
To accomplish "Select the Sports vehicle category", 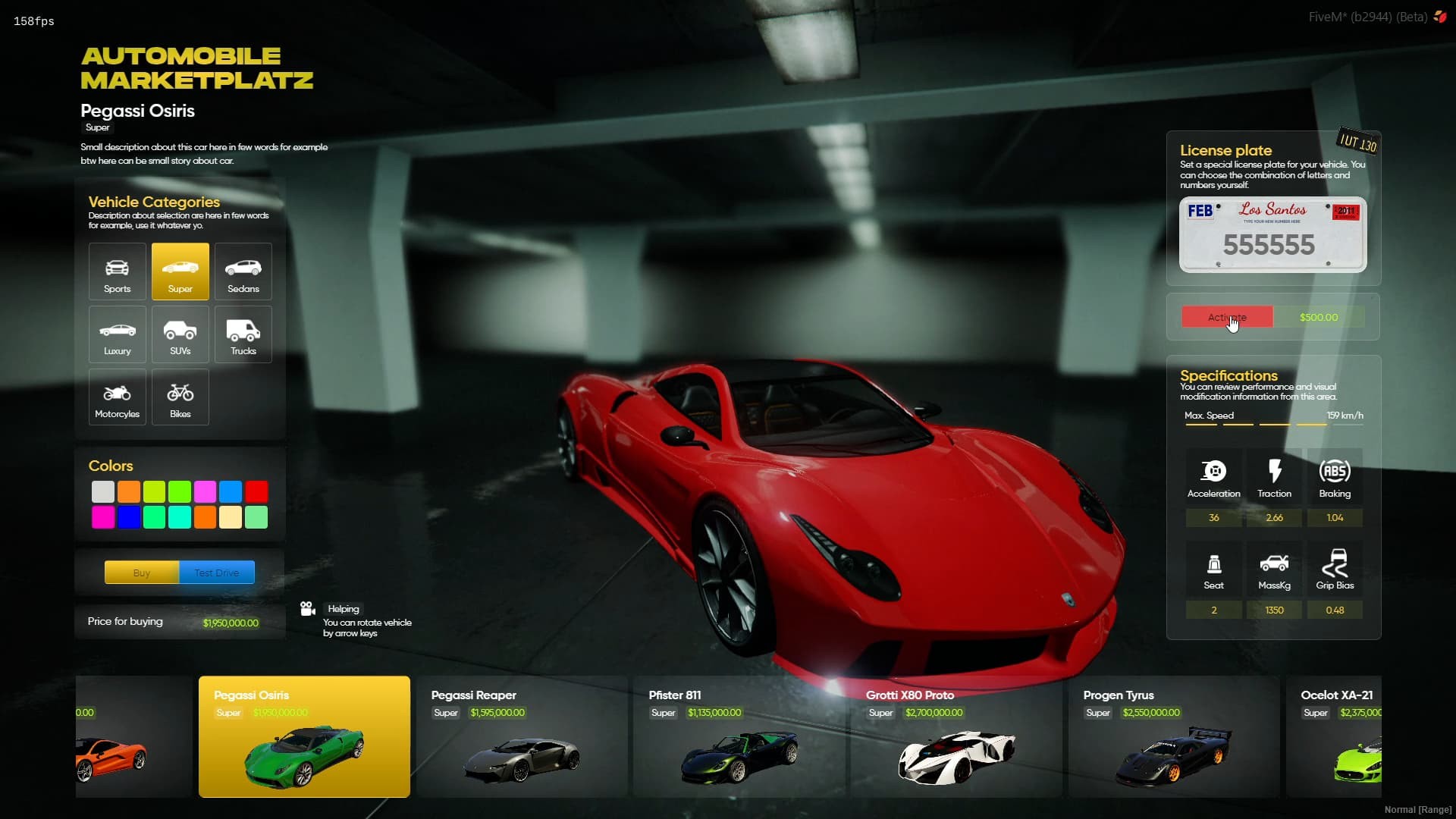I will (x=117, y=271).
